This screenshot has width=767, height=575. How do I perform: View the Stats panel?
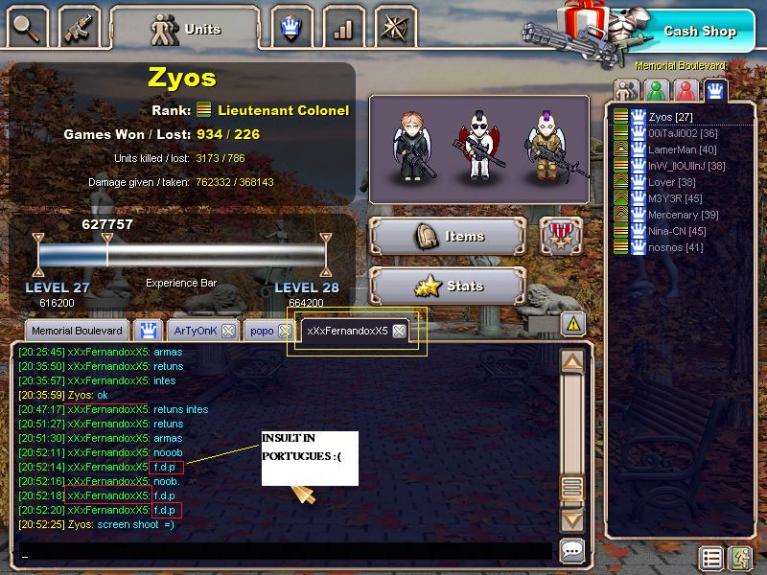448,286
